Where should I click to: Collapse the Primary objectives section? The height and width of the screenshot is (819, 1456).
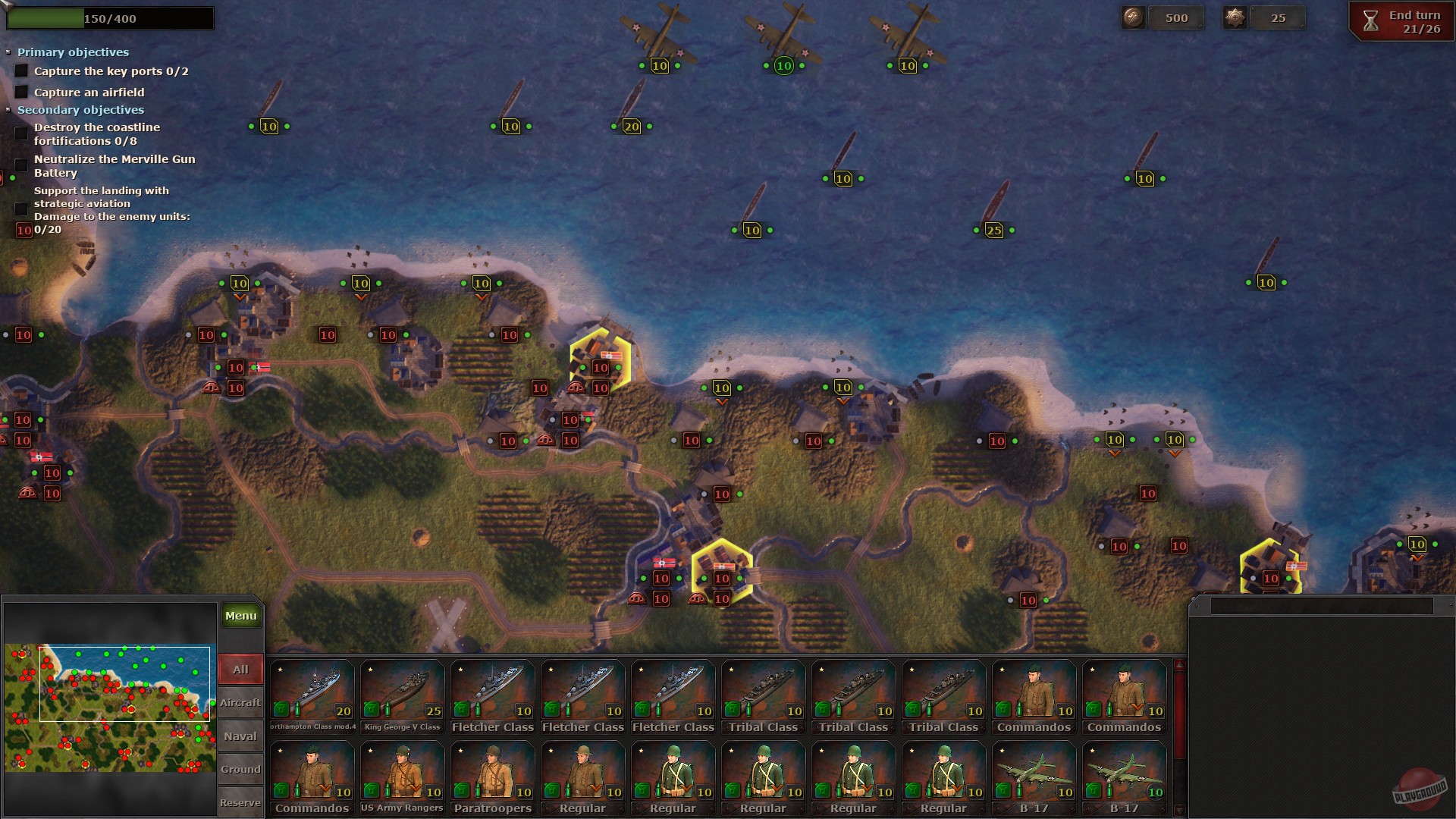(9, 52)
